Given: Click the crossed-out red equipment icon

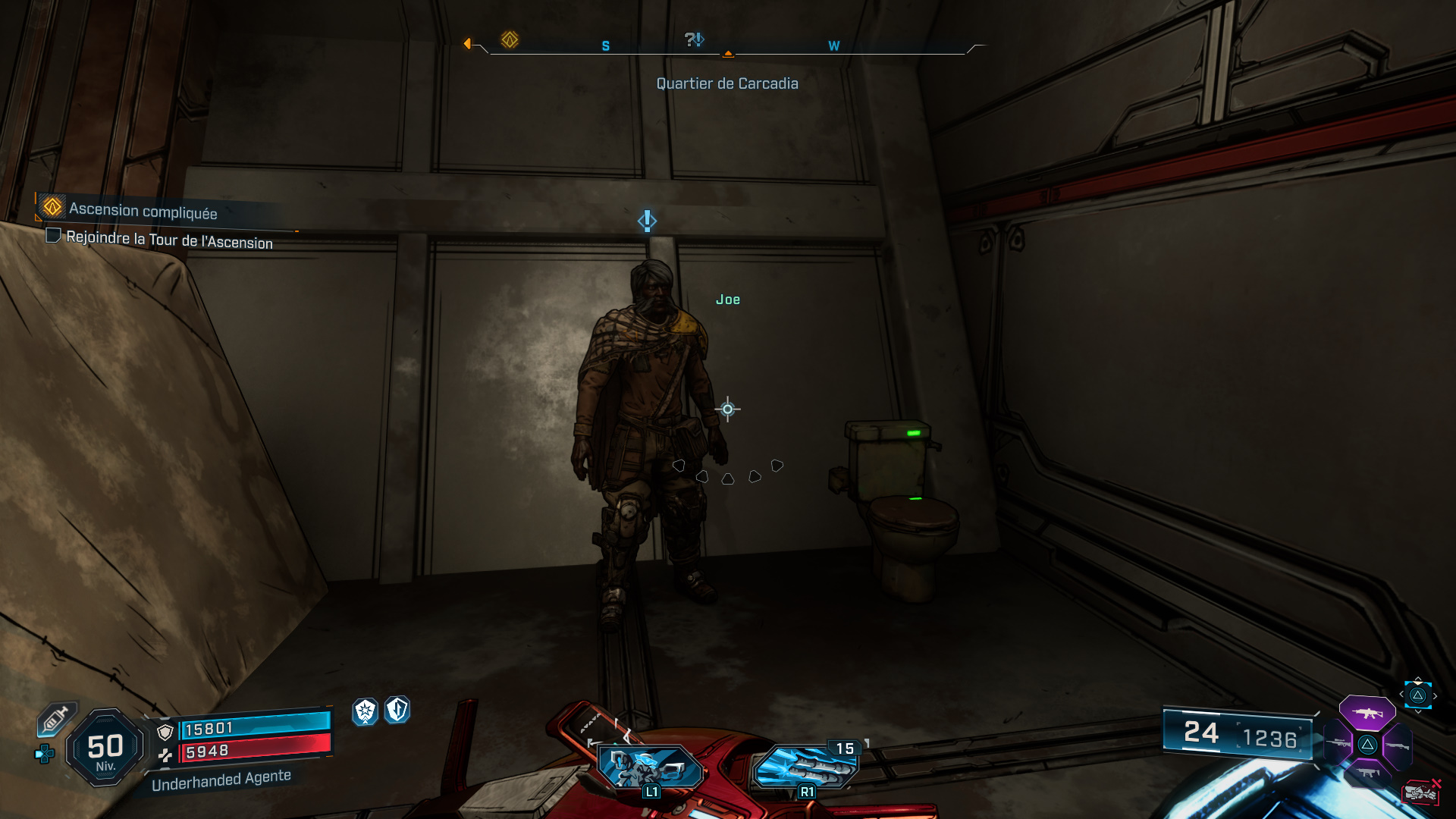Looking at the screenshot, I should click(1421, 792).
